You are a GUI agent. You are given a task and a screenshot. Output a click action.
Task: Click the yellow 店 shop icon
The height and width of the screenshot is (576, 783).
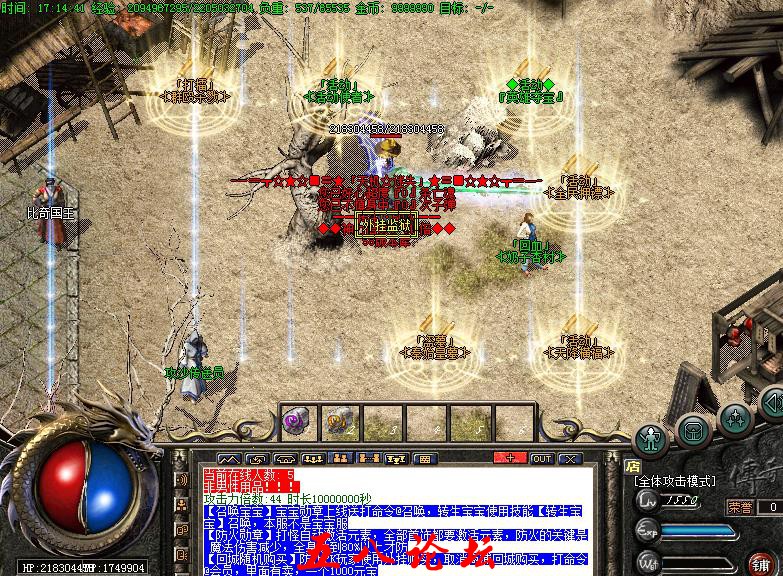click(x=631, y=465)
